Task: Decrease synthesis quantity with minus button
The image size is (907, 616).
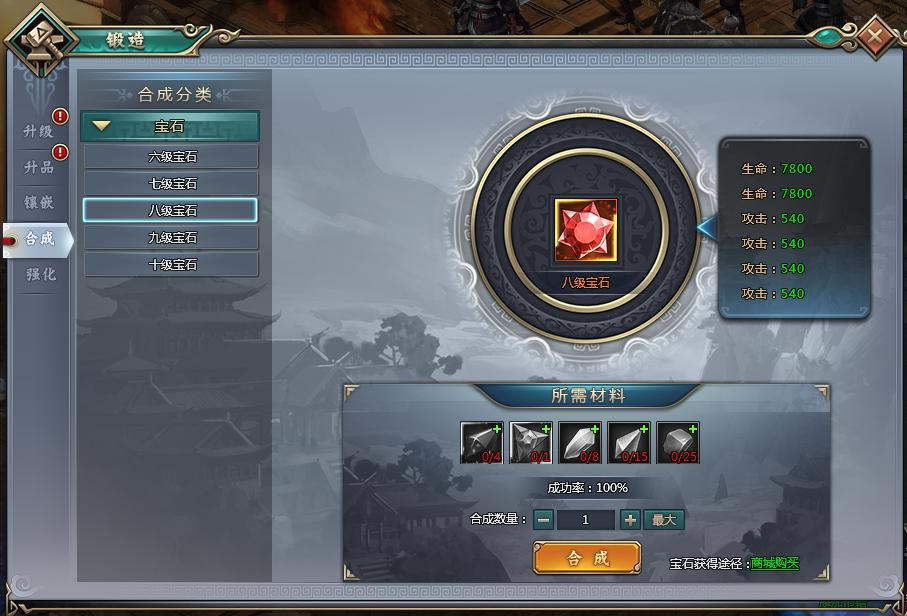Action: click(543, 519)
